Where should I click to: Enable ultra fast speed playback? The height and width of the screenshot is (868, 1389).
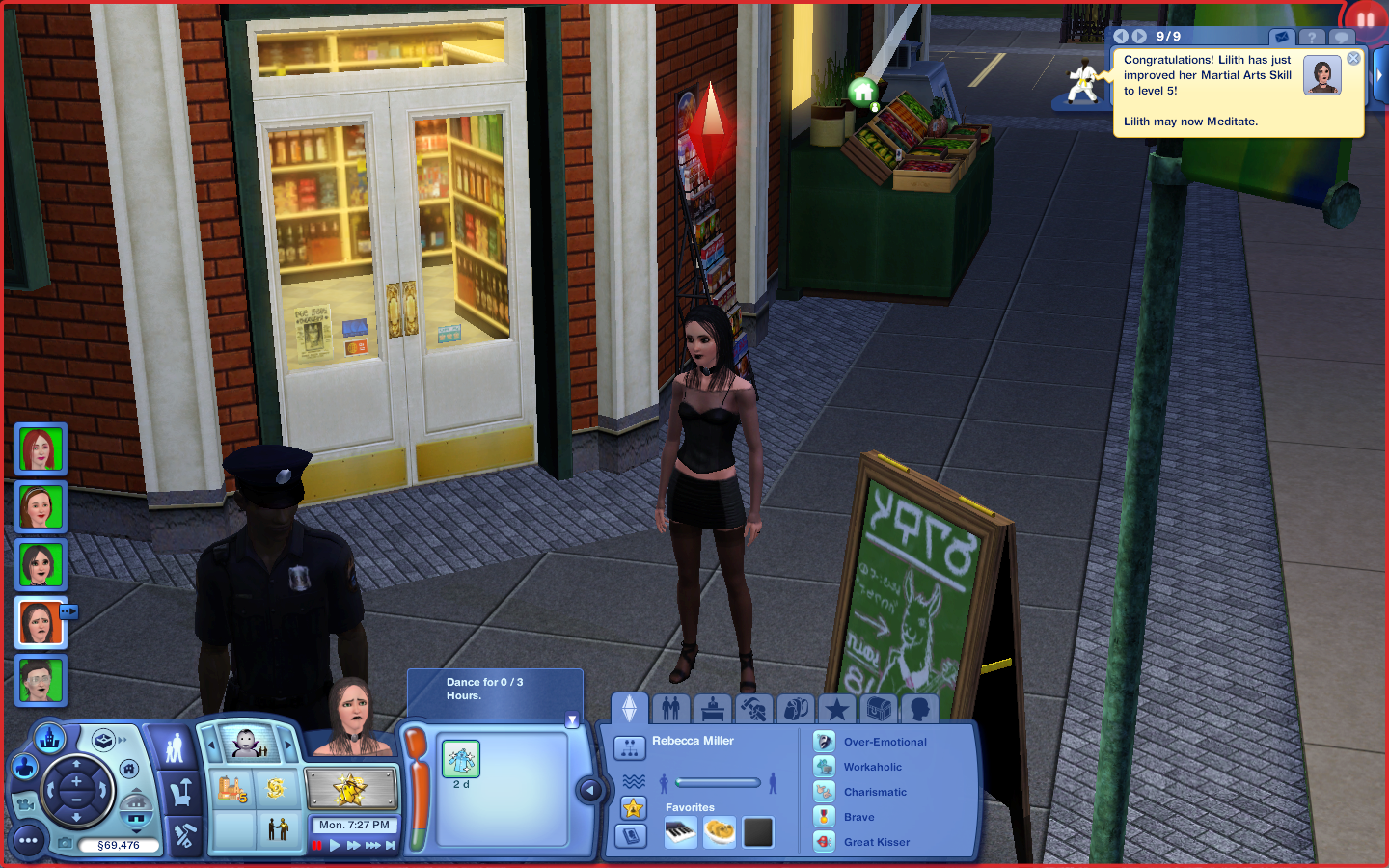click(371, 845)
